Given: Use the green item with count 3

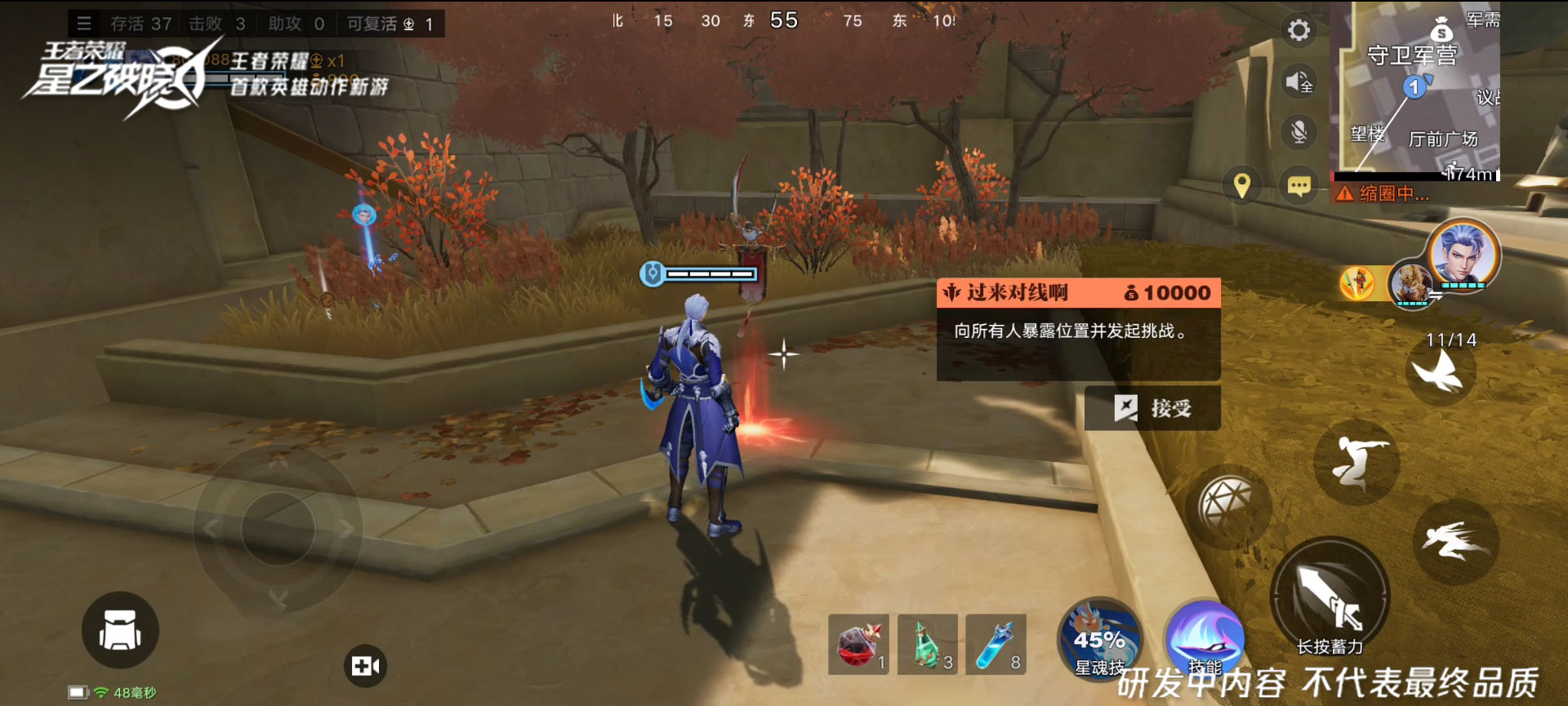Looking at the screenshot, I should pyautogui.click(x=927, y=645).
